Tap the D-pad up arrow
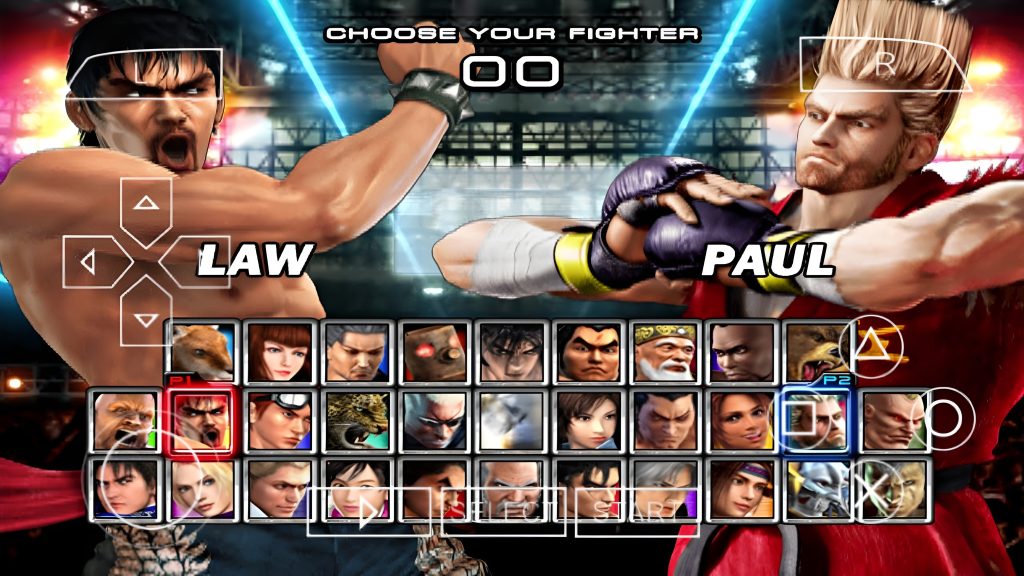The image size is (1024, 576). tap(147, 204)
